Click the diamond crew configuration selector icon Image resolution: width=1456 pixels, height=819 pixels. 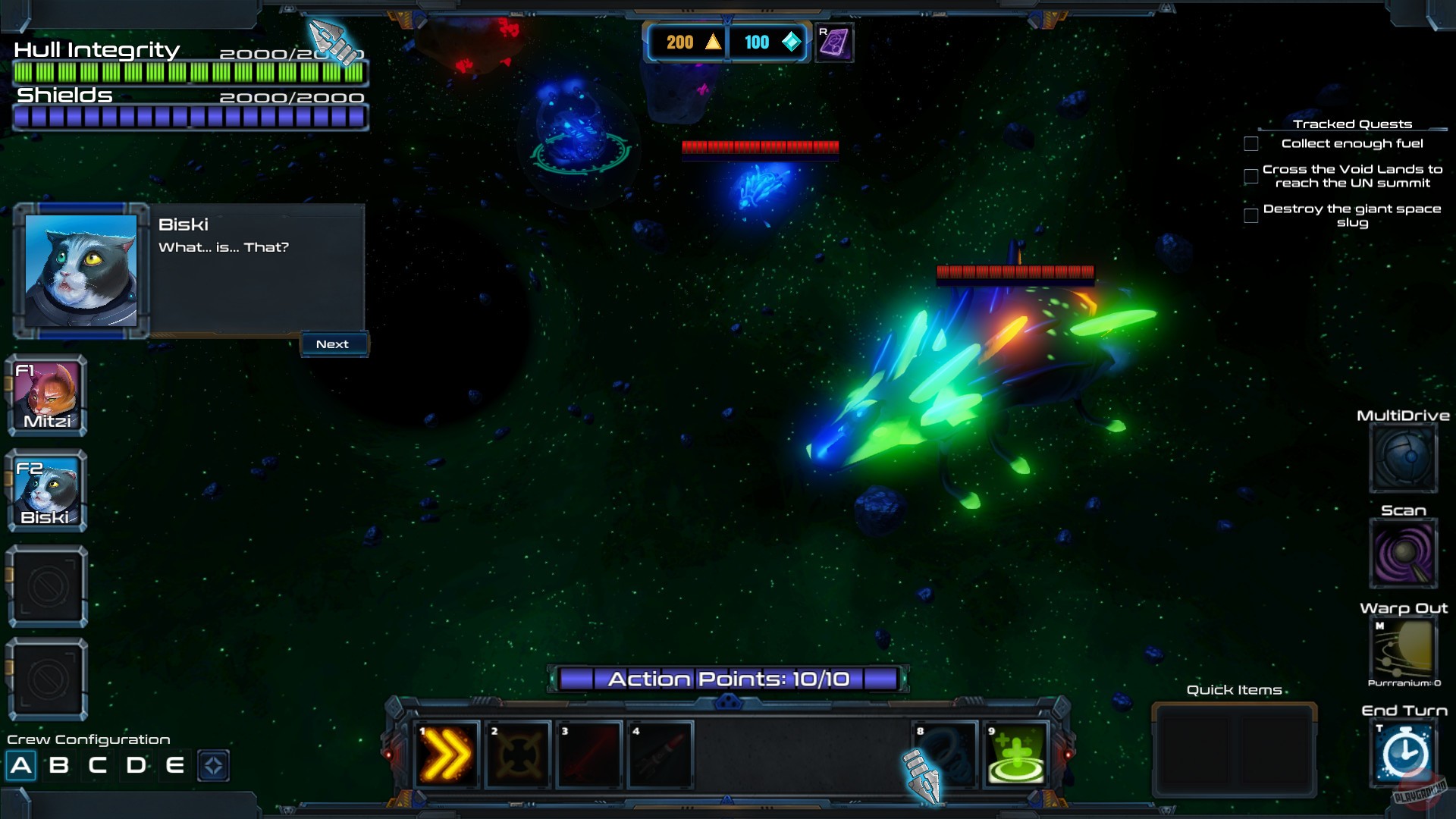215,765
